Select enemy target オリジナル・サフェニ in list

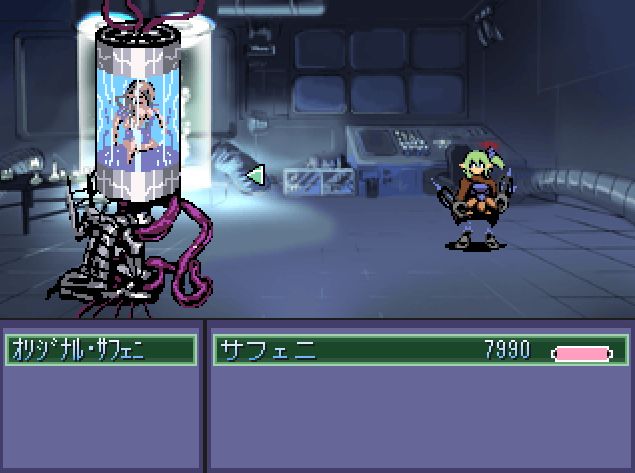[100, 350]
